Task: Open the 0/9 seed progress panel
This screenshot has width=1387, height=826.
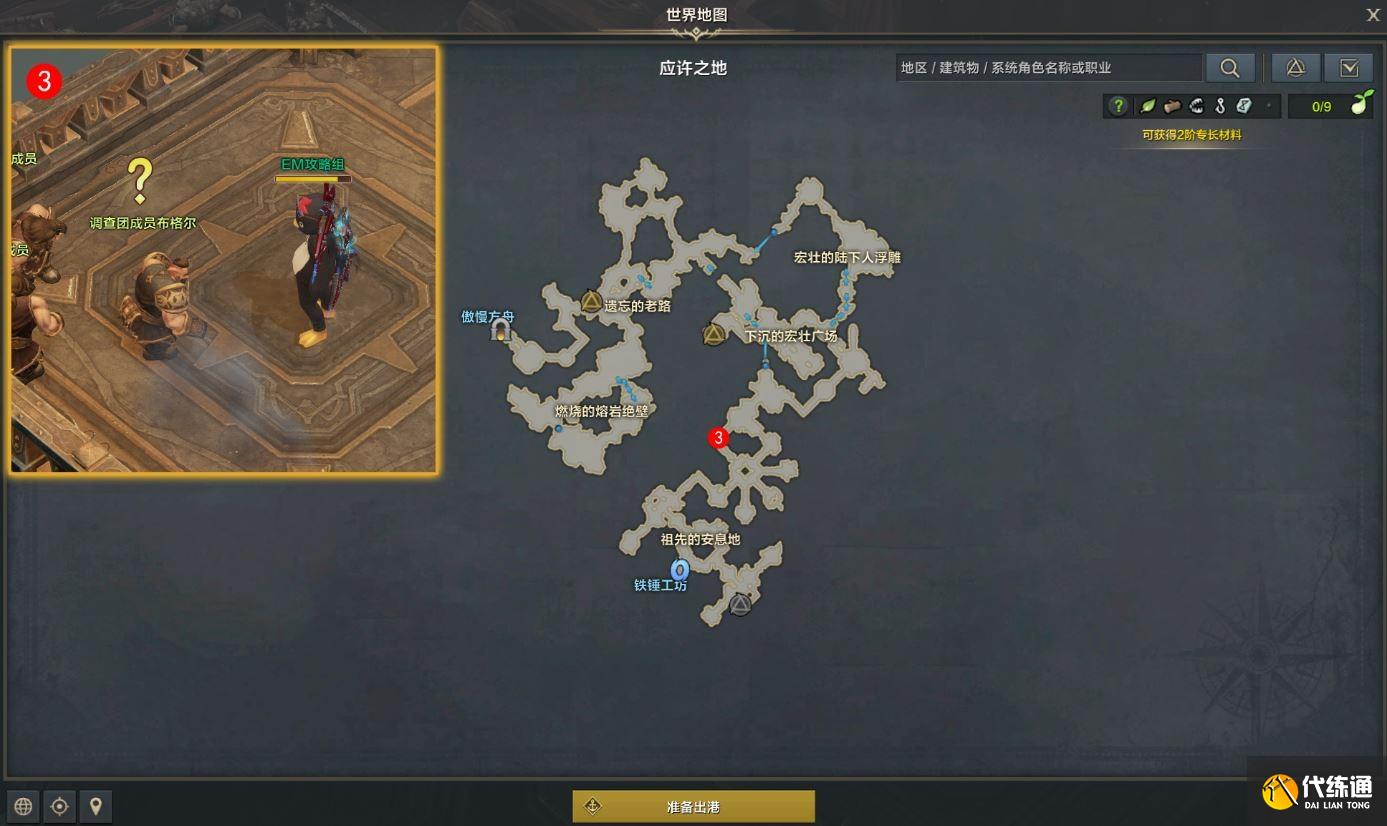Action: 1322,104
